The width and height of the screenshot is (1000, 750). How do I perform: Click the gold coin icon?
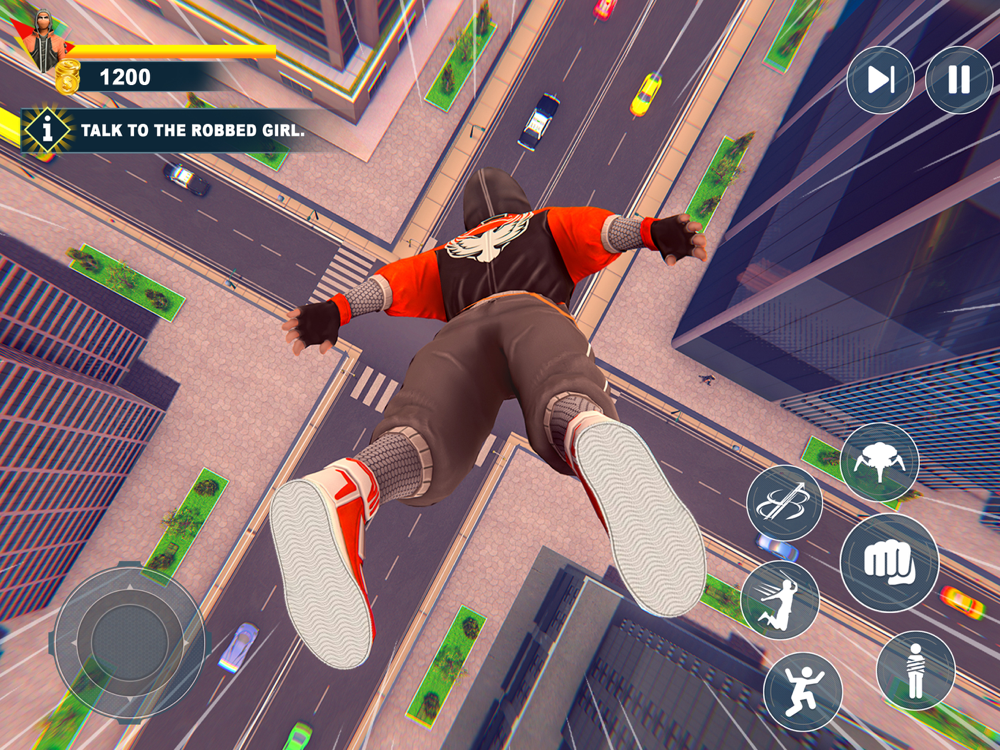pos(68,78)
